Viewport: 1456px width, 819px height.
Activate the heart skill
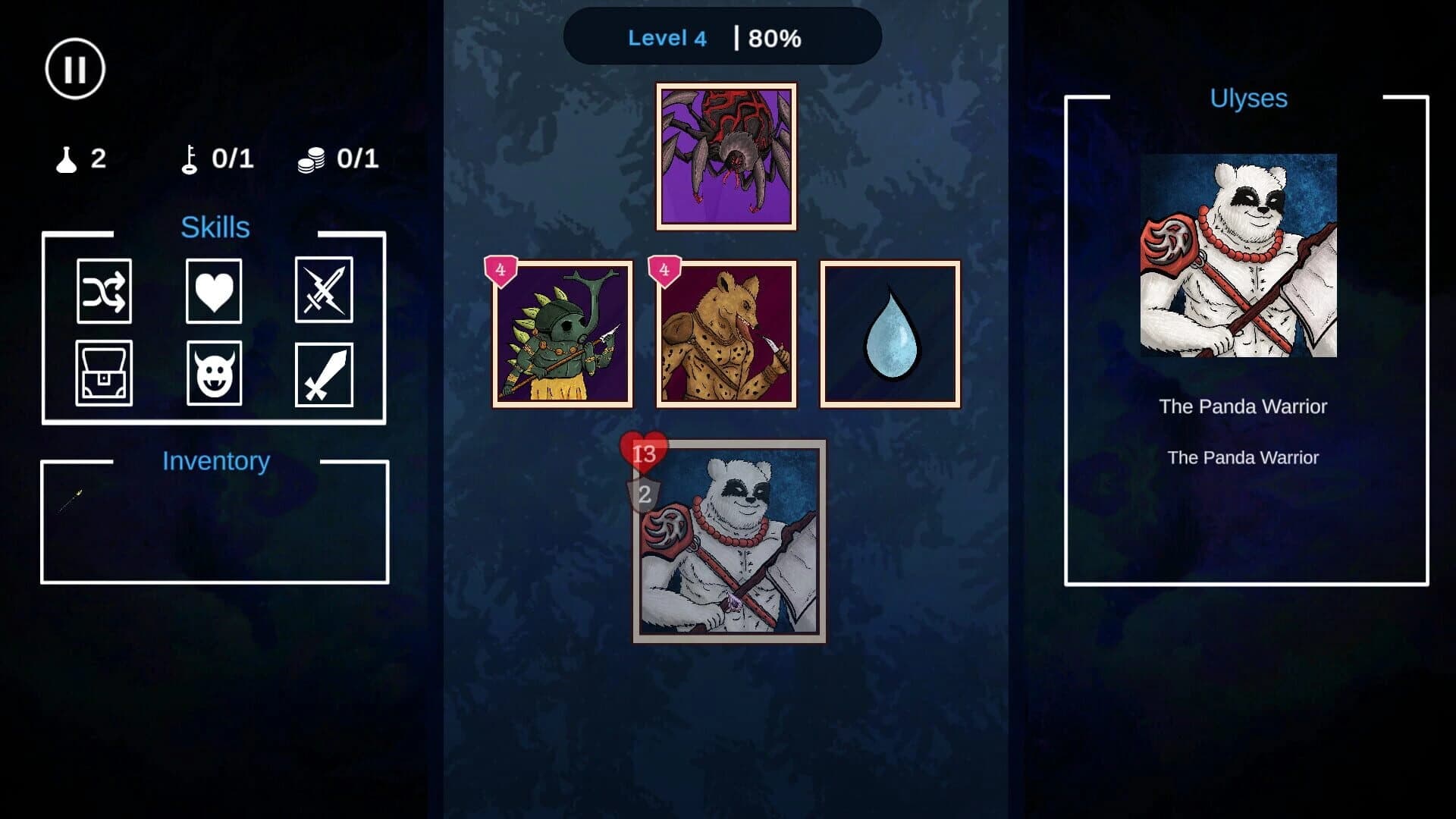click(214, 292)
